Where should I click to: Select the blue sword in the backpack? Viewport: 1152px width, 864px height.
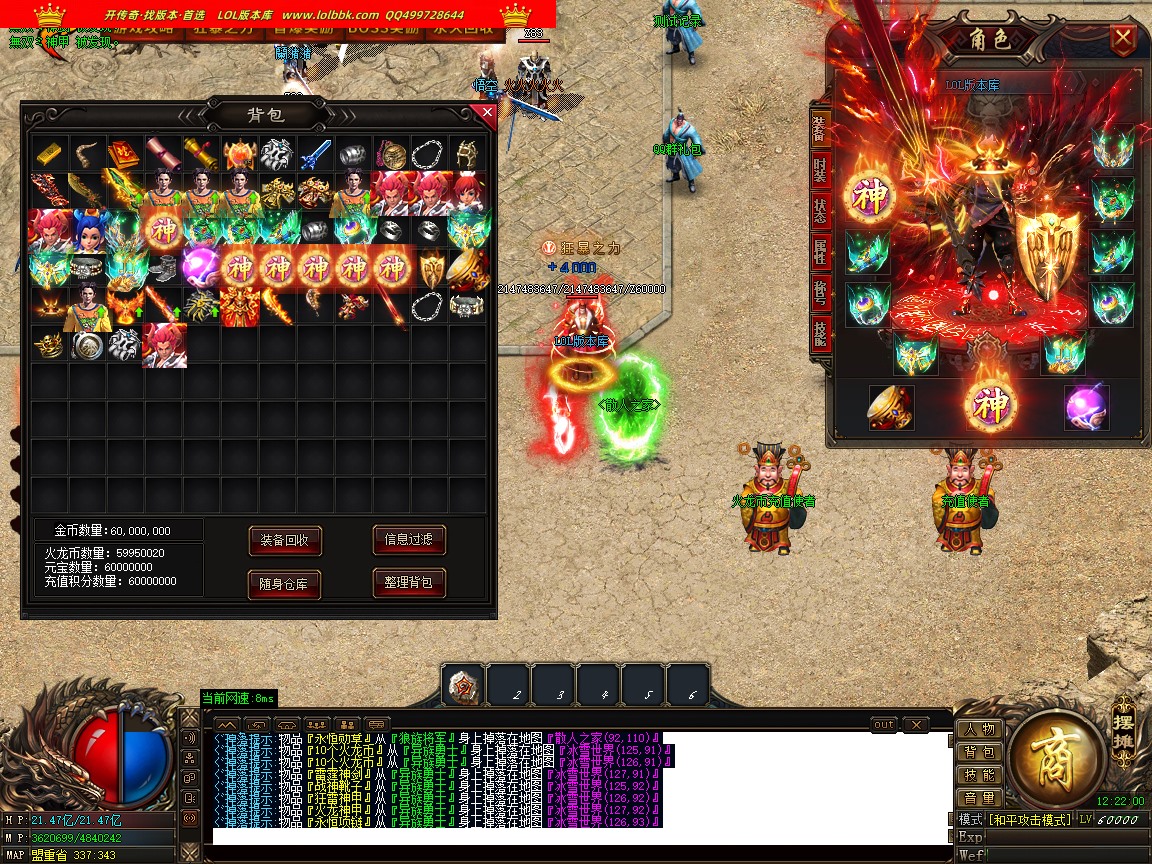pyautogui.click(x=316, y=153)
